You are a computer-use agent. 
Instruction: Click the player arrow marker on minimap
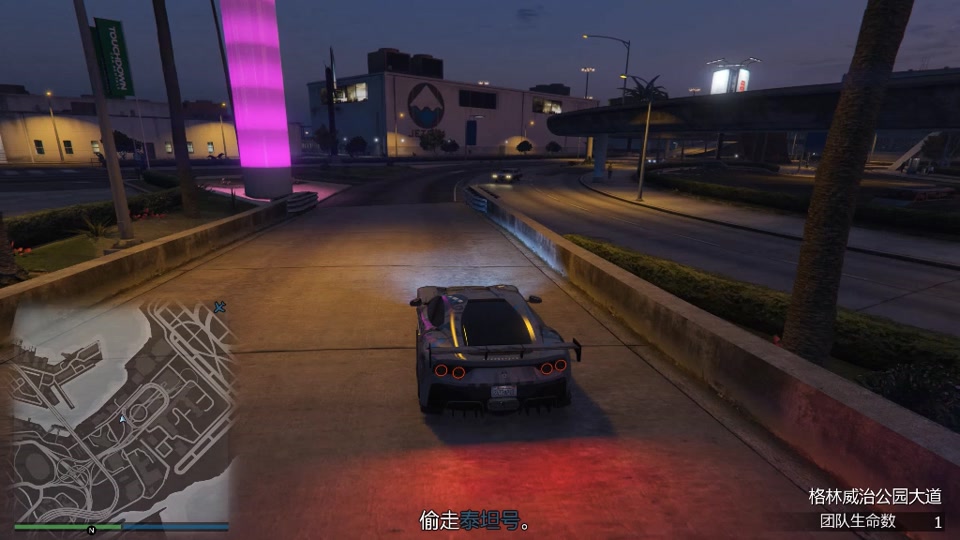tap(122, 419)
